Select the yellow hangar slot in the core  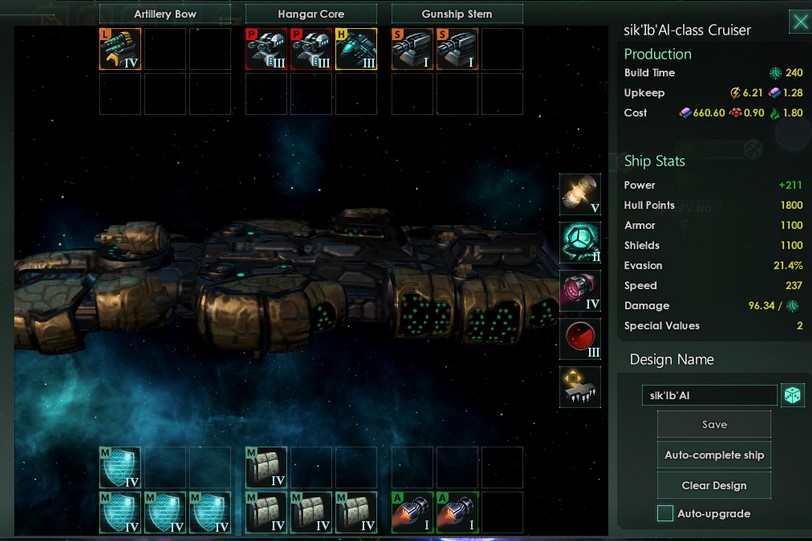[x=355, y=48]
